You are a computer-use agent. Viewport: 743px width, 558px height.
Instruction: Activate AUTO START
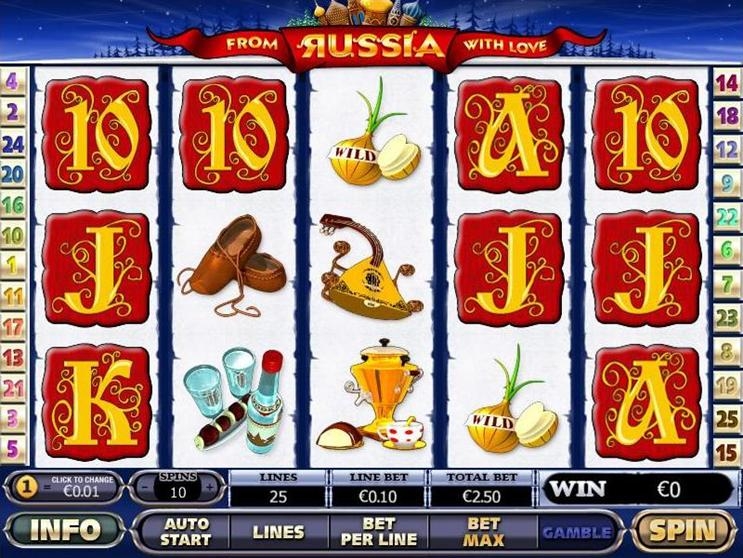(186, 531)
